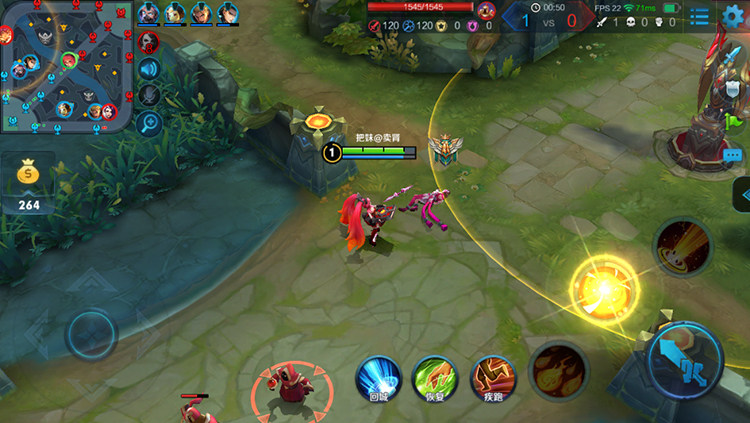Cast the glowing yellow skill
750x423 pixels.
tap(604, 288)
